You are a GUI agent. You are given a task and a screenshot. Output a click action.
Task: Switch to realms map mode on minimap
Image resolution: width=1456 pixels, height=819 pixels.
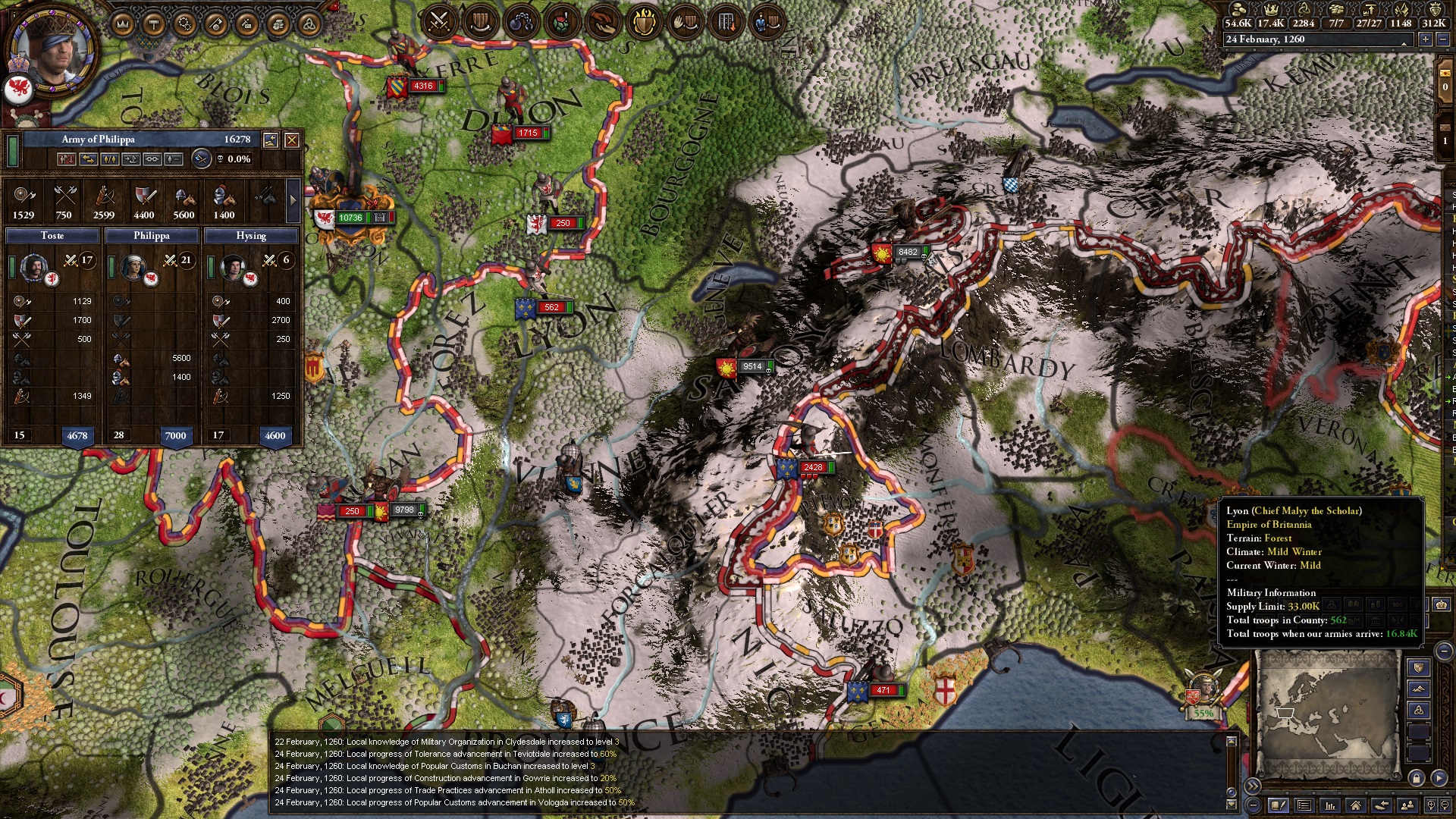point(1418,668)
